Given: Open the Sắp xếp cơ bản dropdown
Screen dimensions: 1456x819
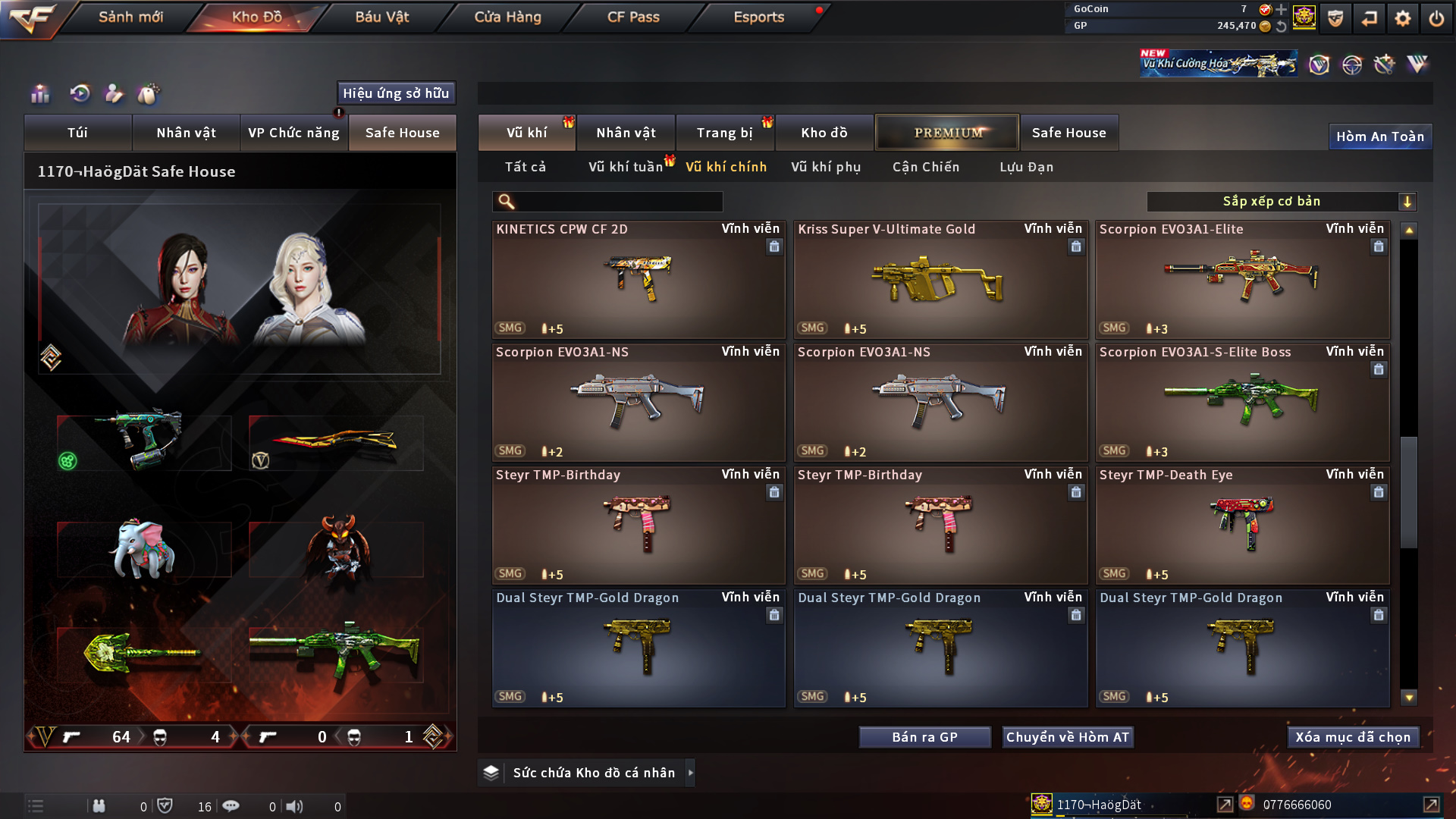Looking at the screenshot, I should [1281, 202].
